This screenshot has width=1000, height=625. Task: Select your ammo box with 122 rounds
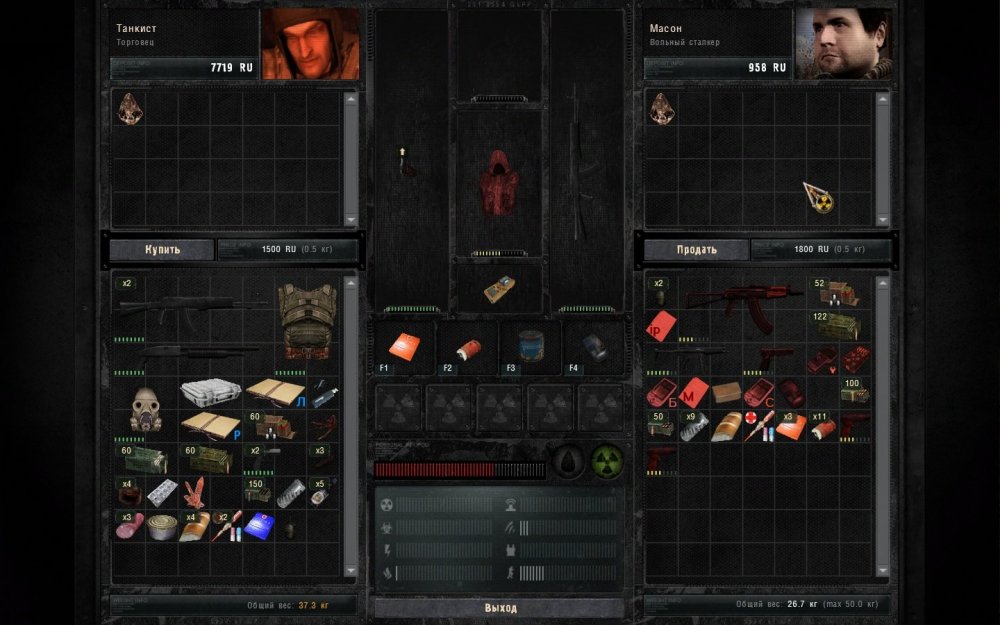836,325
